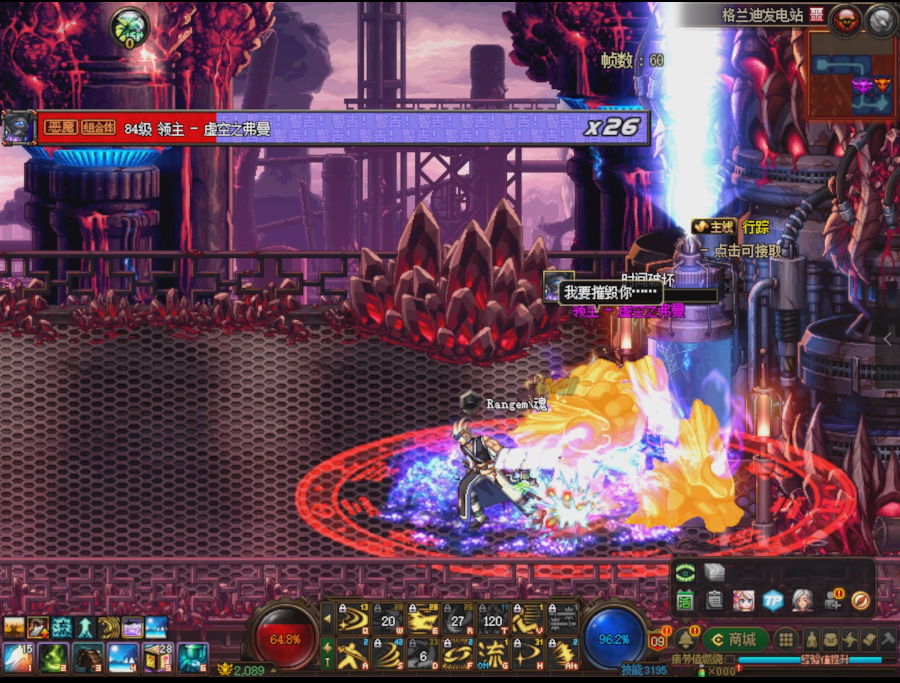Open the 商城 shop button
The image size is (900, 683).
point(735,639)
